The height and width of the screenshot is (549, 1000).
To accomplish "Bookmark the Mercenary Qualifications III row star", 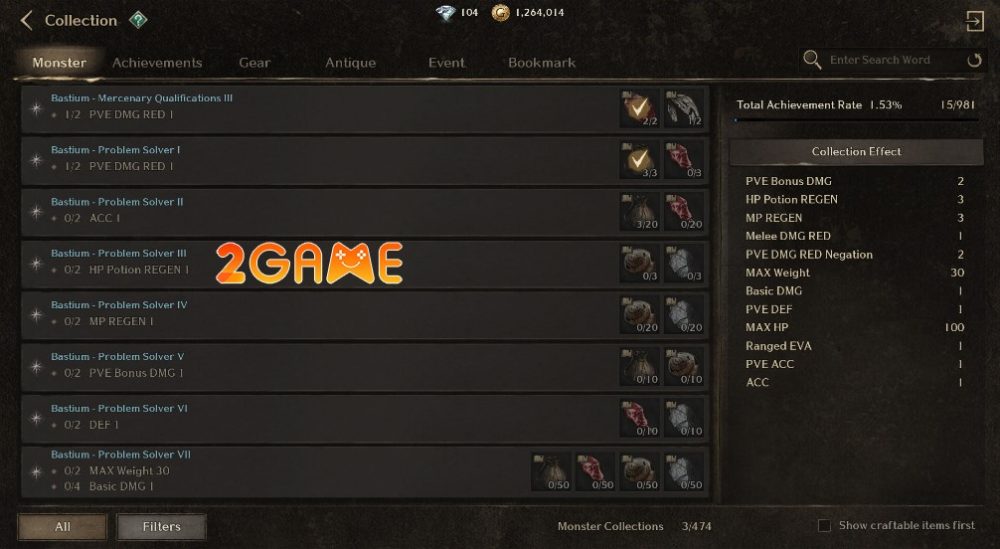I will point(36,107).
